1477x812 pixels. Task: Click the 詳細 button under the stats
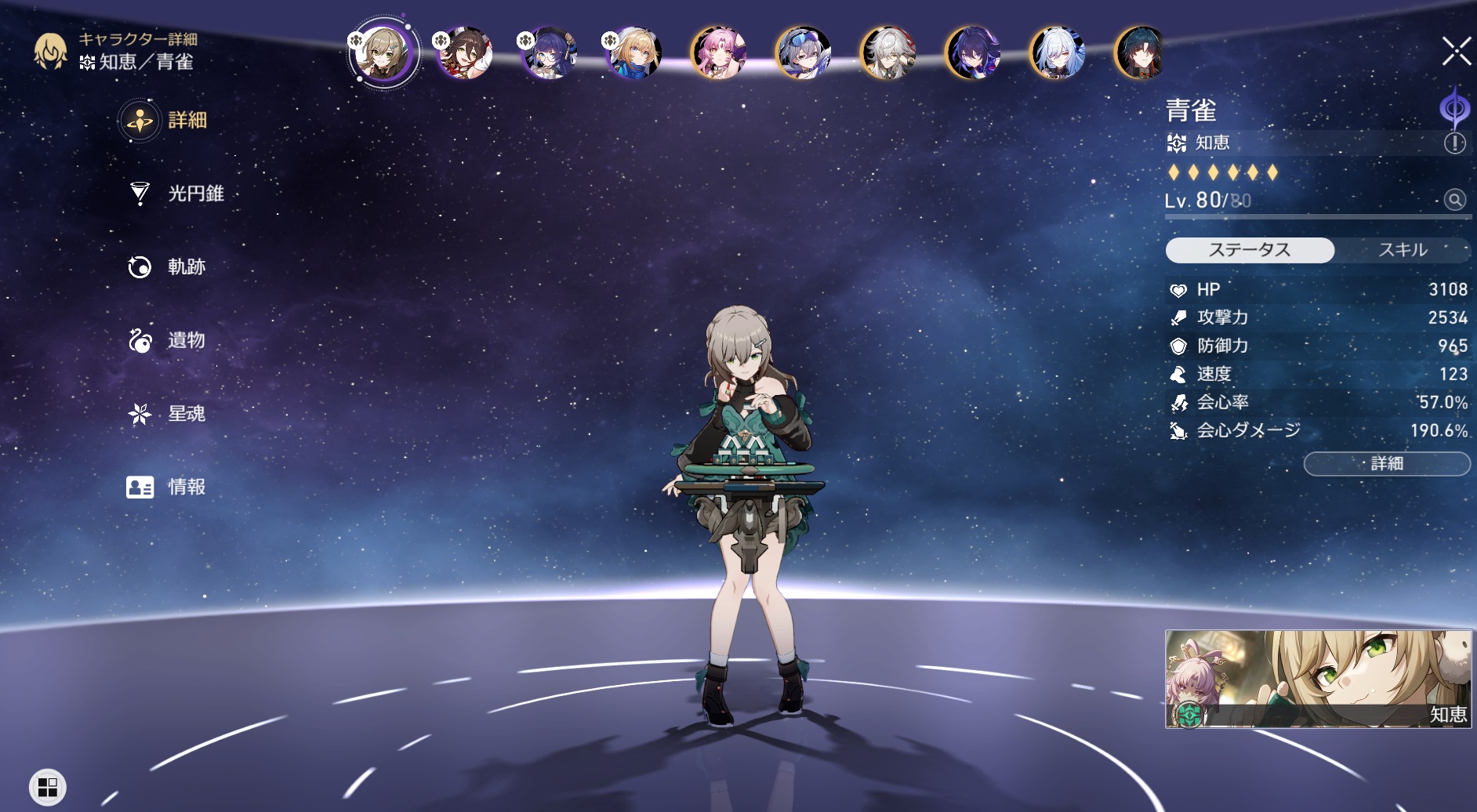point(1386,464)
